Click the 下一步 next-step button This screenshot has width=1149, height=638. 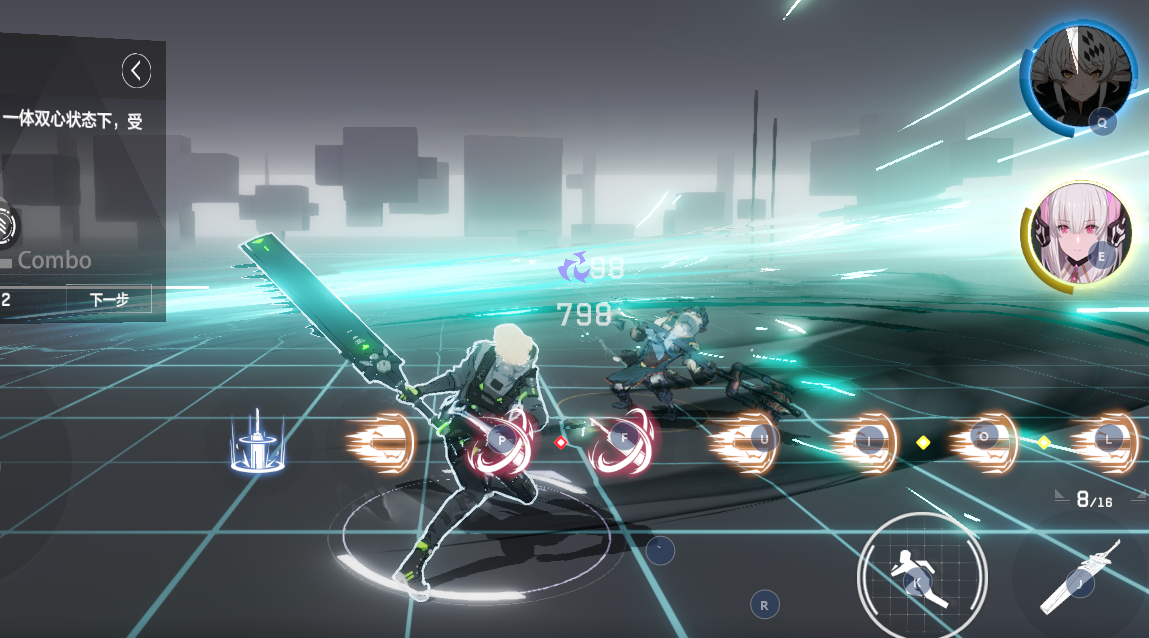[109, 299]
